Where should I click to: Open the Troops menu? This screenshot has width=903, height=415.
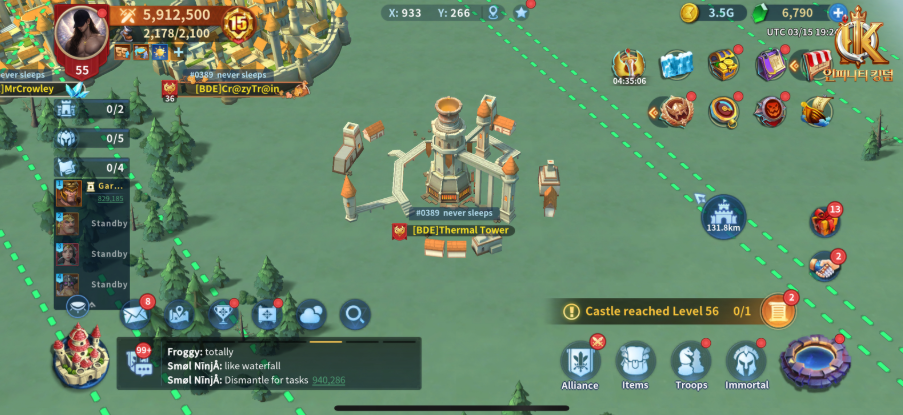[688, 363]
